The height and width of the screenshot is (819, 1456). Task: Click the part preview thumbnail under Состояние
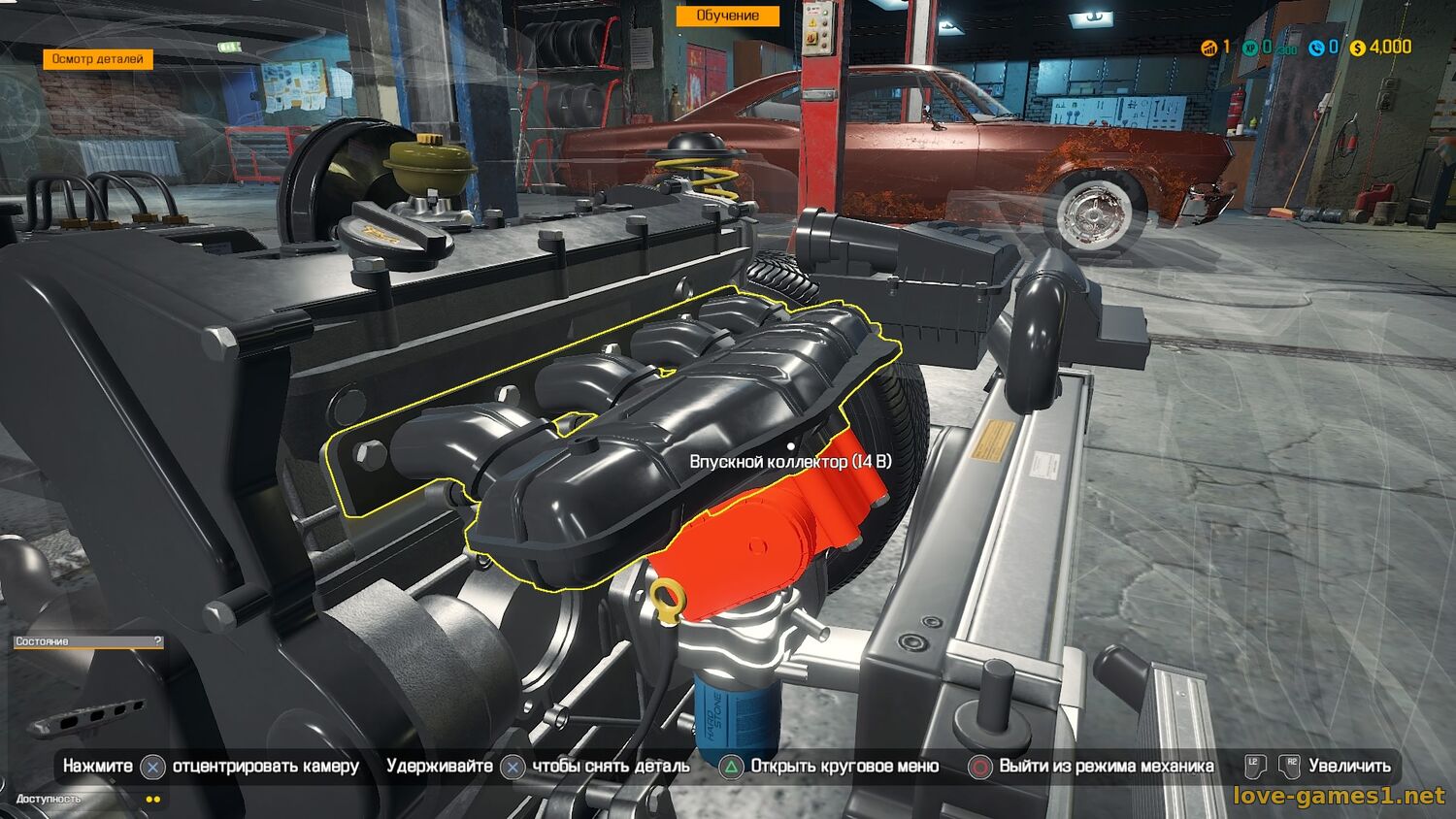(x=87, y=716)
